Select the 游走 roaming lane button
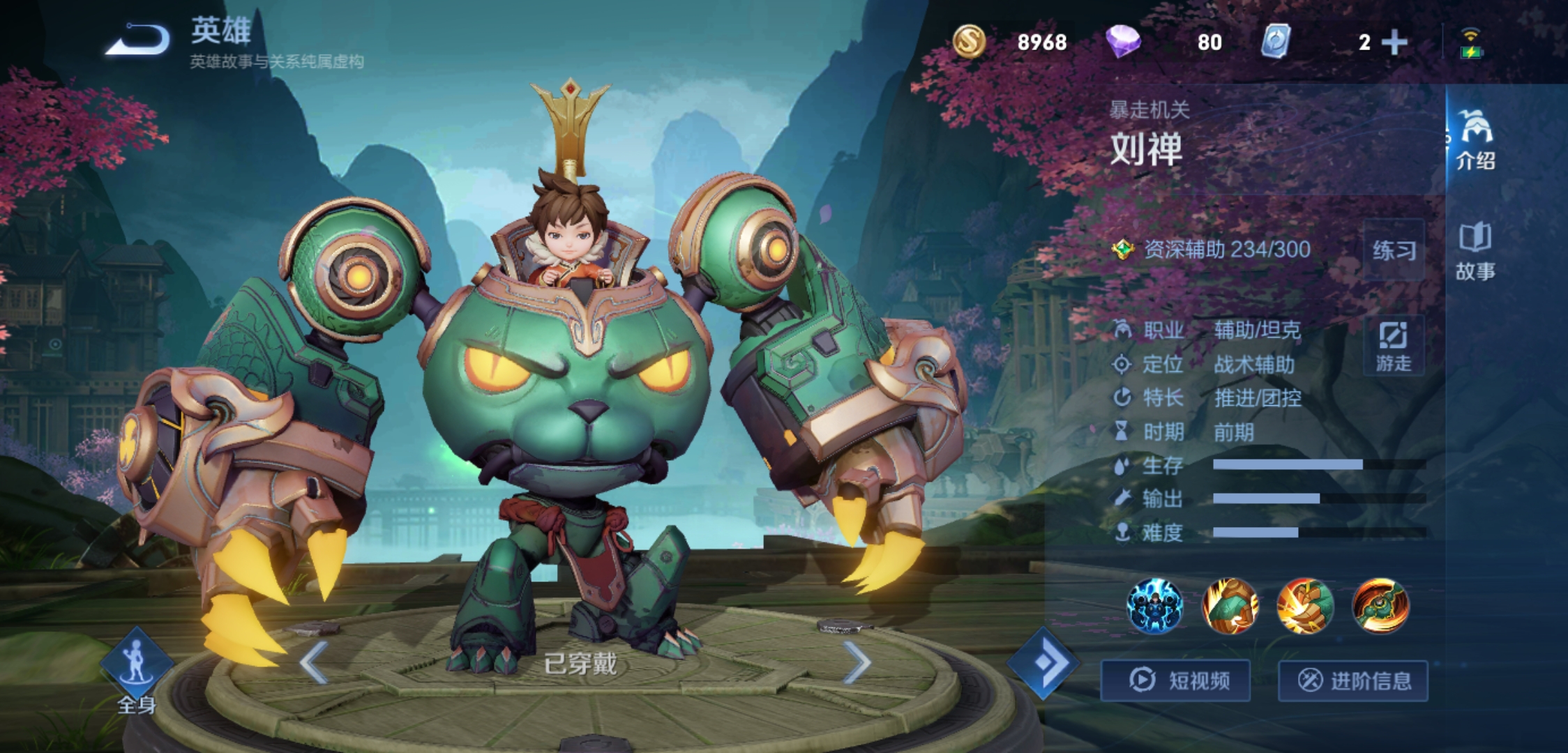 [1393, 347]
